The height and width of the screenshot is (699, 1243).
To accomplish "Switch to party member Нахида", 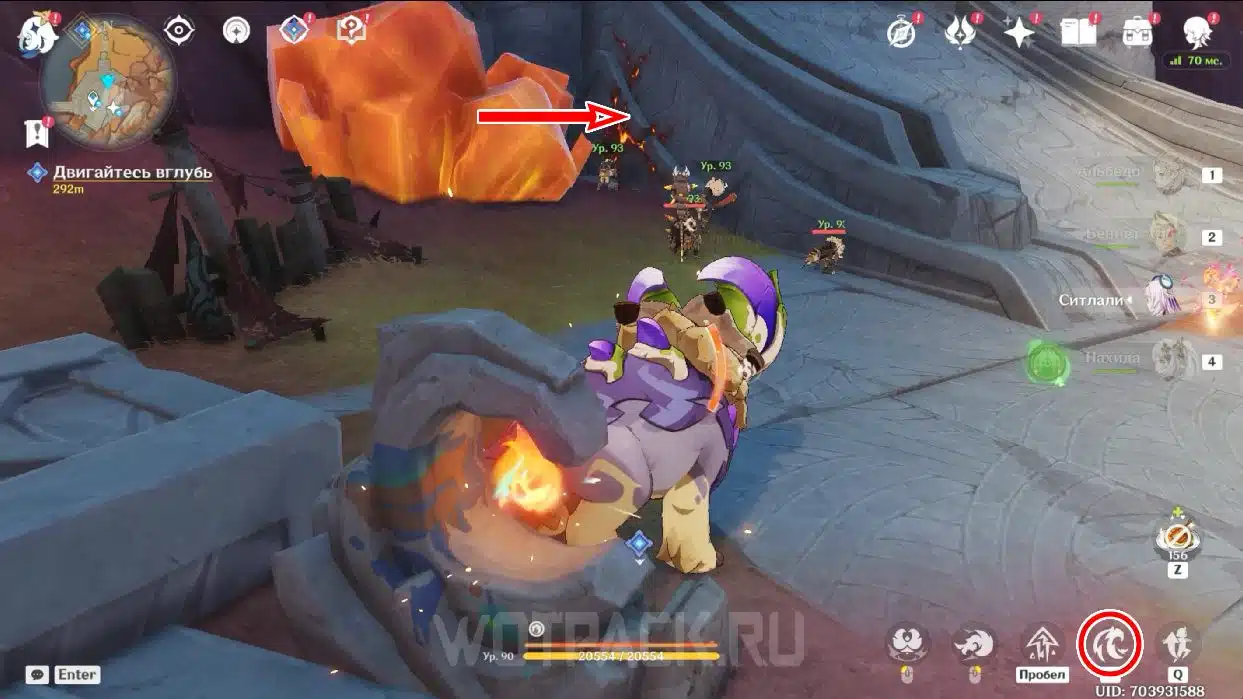I will coord(1168,357).
